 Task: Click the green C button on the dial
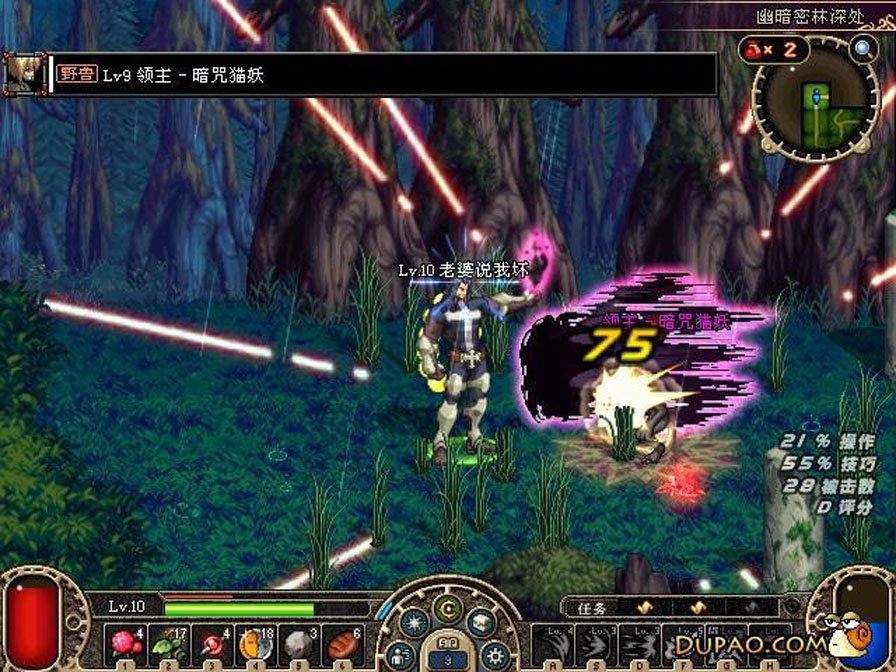coord(447,608)
